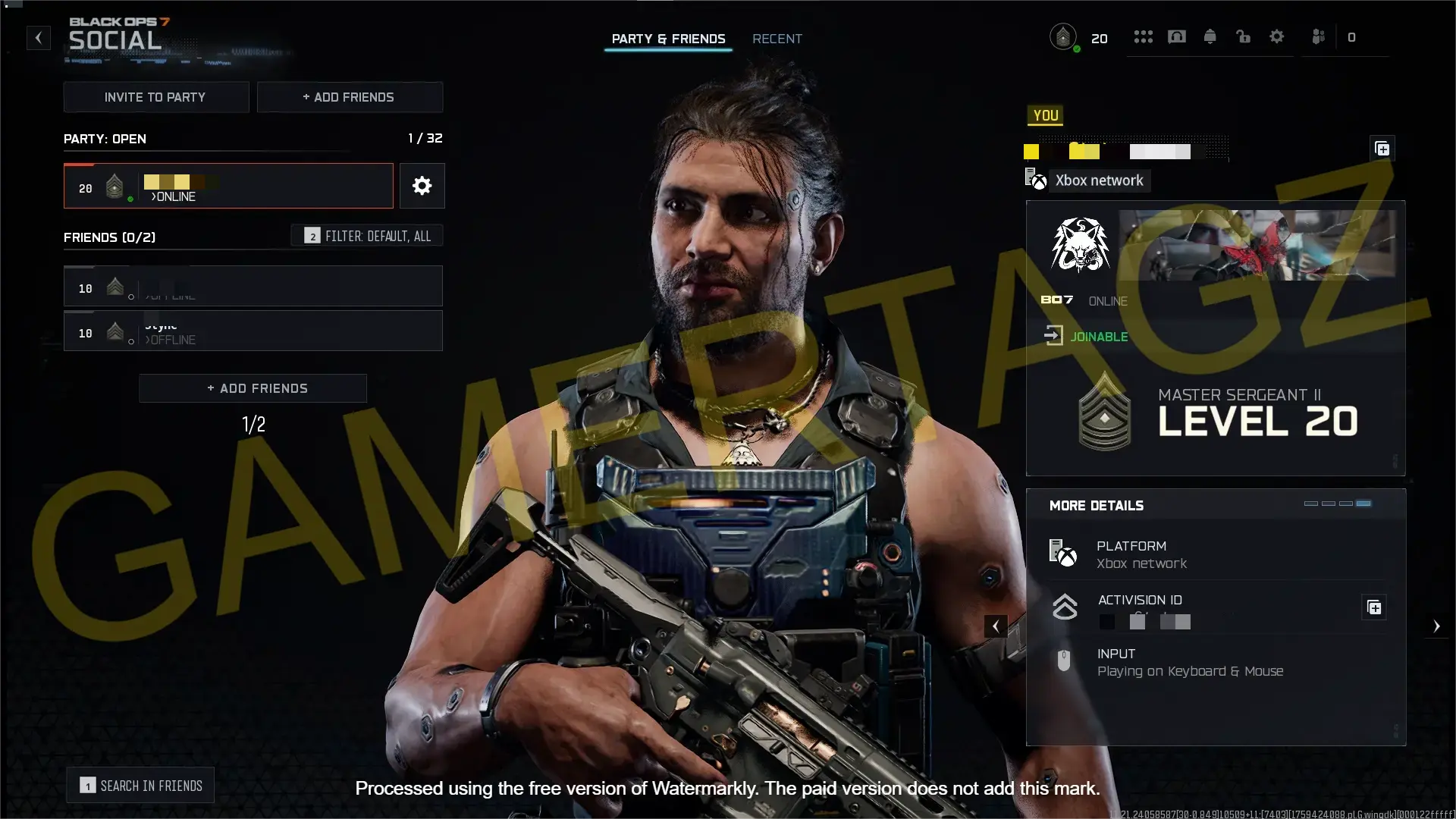Switch to the Recent tab

(x=777, y=39)
